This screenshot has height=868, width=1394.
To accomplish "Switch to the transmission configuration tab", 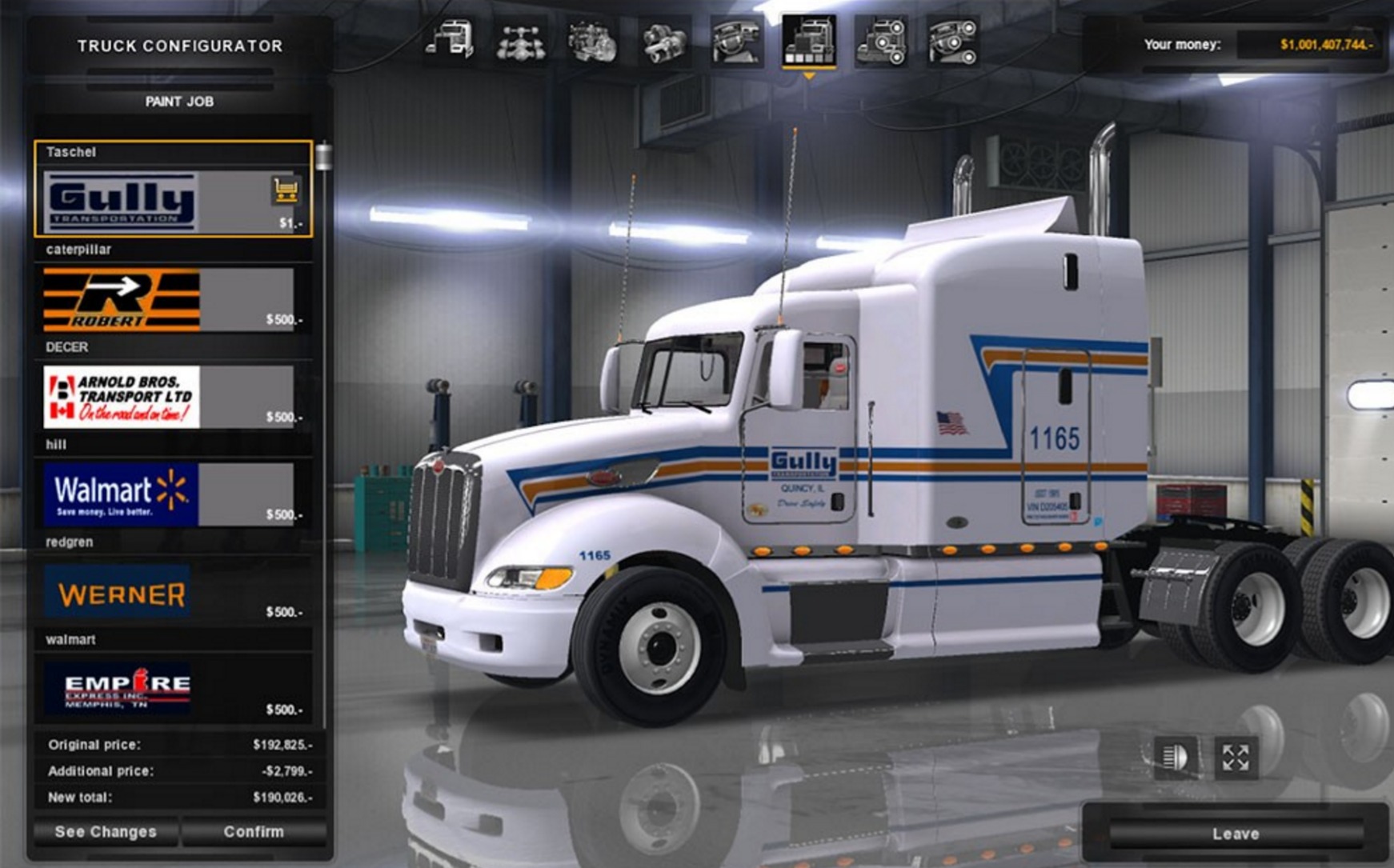I will tap(664, 41).
